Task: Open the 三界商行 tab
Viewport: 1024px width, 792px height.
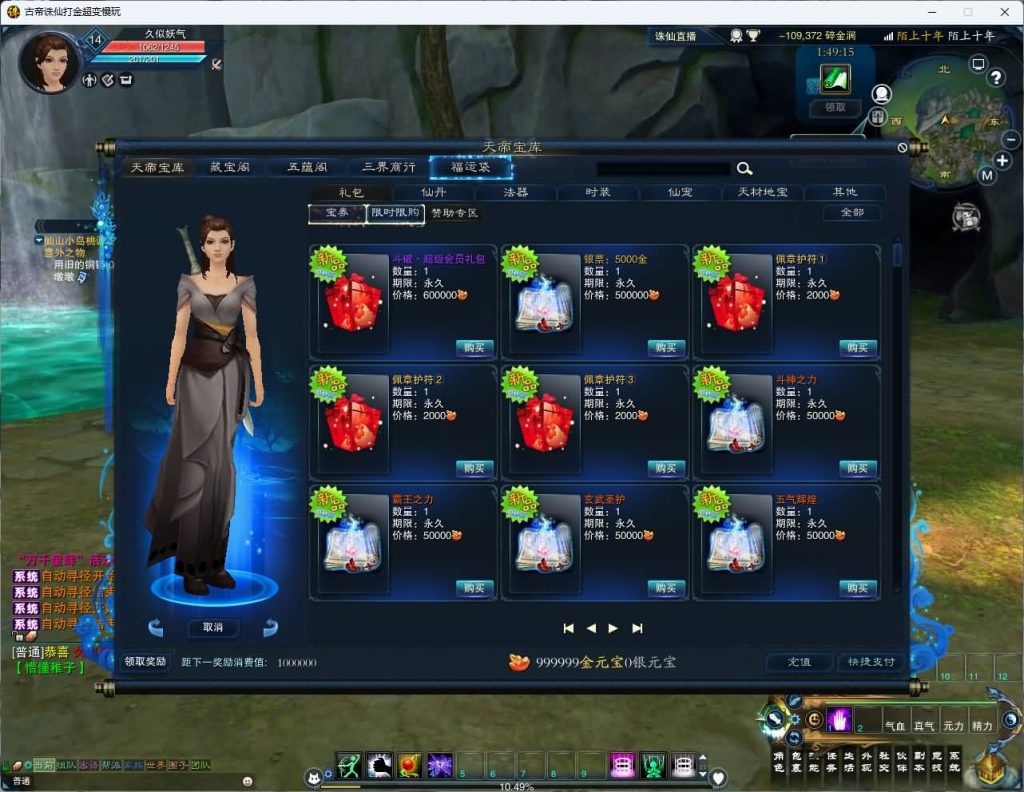Action: click(388, 167)
